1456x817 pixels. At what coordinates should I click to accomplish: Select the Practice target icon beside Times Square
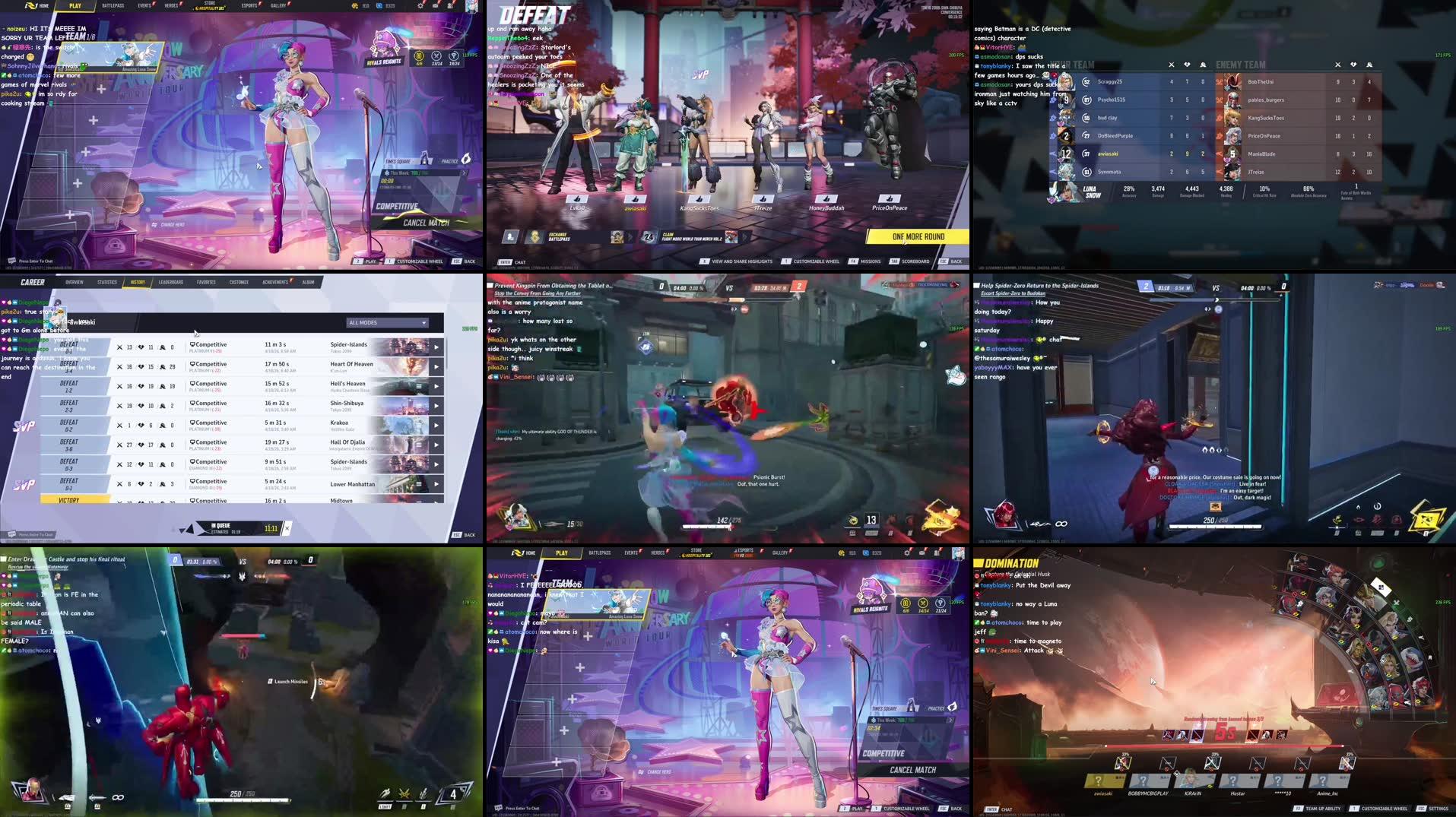466,158
